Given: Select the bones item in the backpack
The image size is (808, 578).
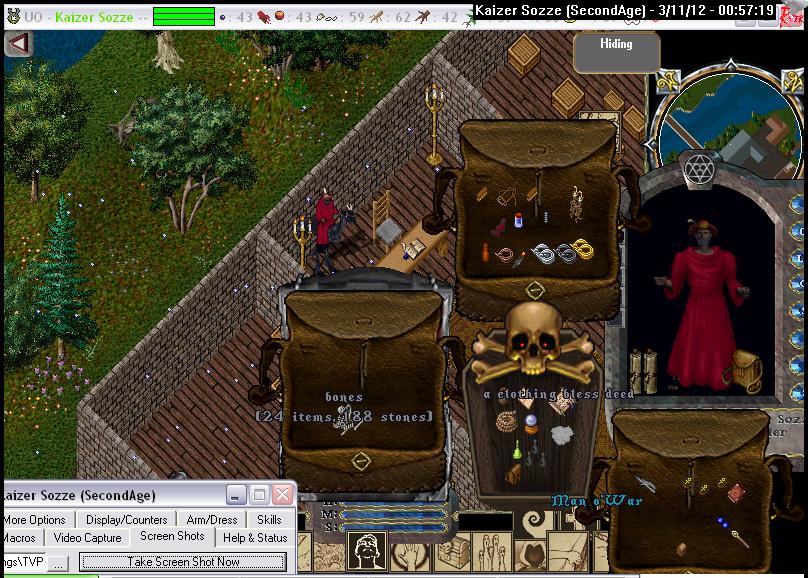Looking at the screenshot, I should pos(345,420).
